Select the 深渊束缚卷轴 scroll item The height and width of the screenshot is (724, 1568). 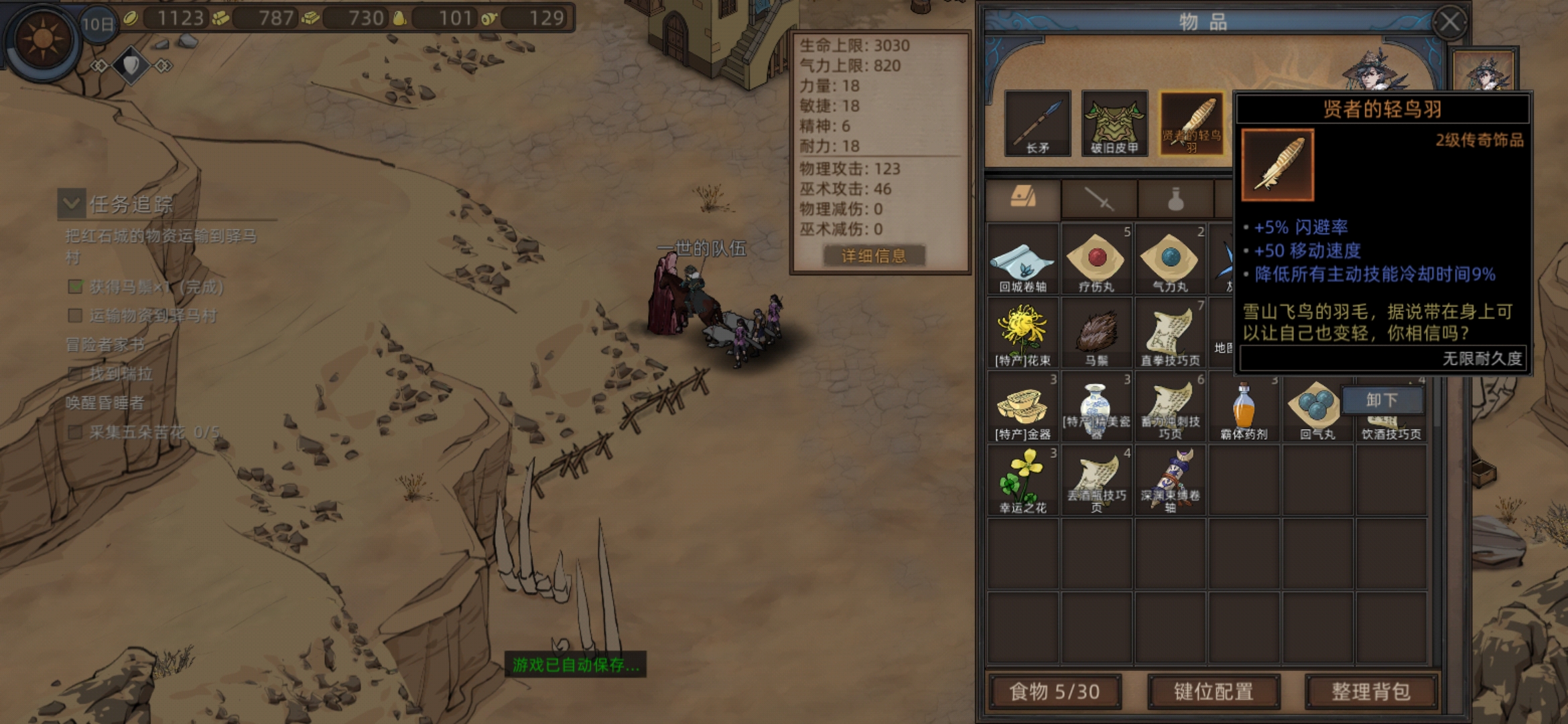tap(1170, 481)
